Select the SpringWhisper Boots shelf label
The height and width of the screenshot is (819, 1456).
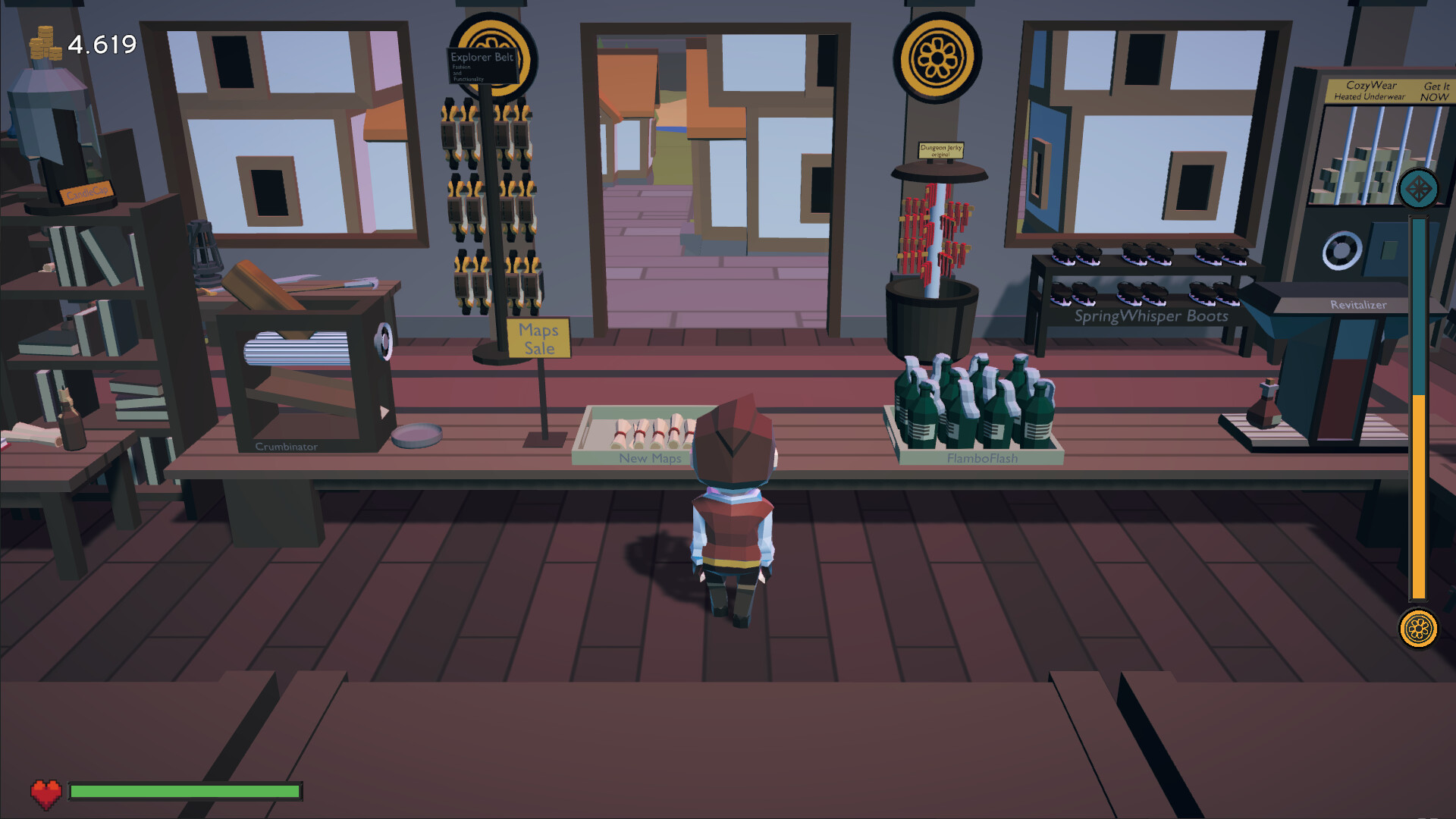[x=1153, y=318]
